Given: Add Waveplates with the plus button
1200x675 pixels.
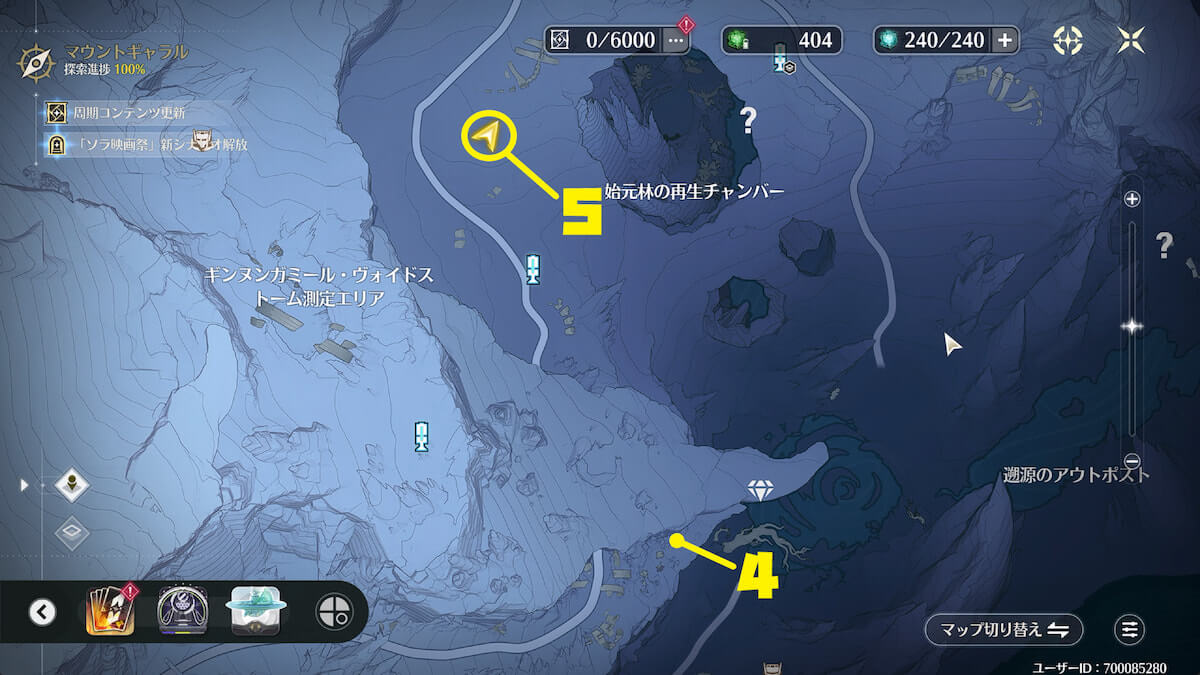Looking at the screenshot, I should point(1004,40).
